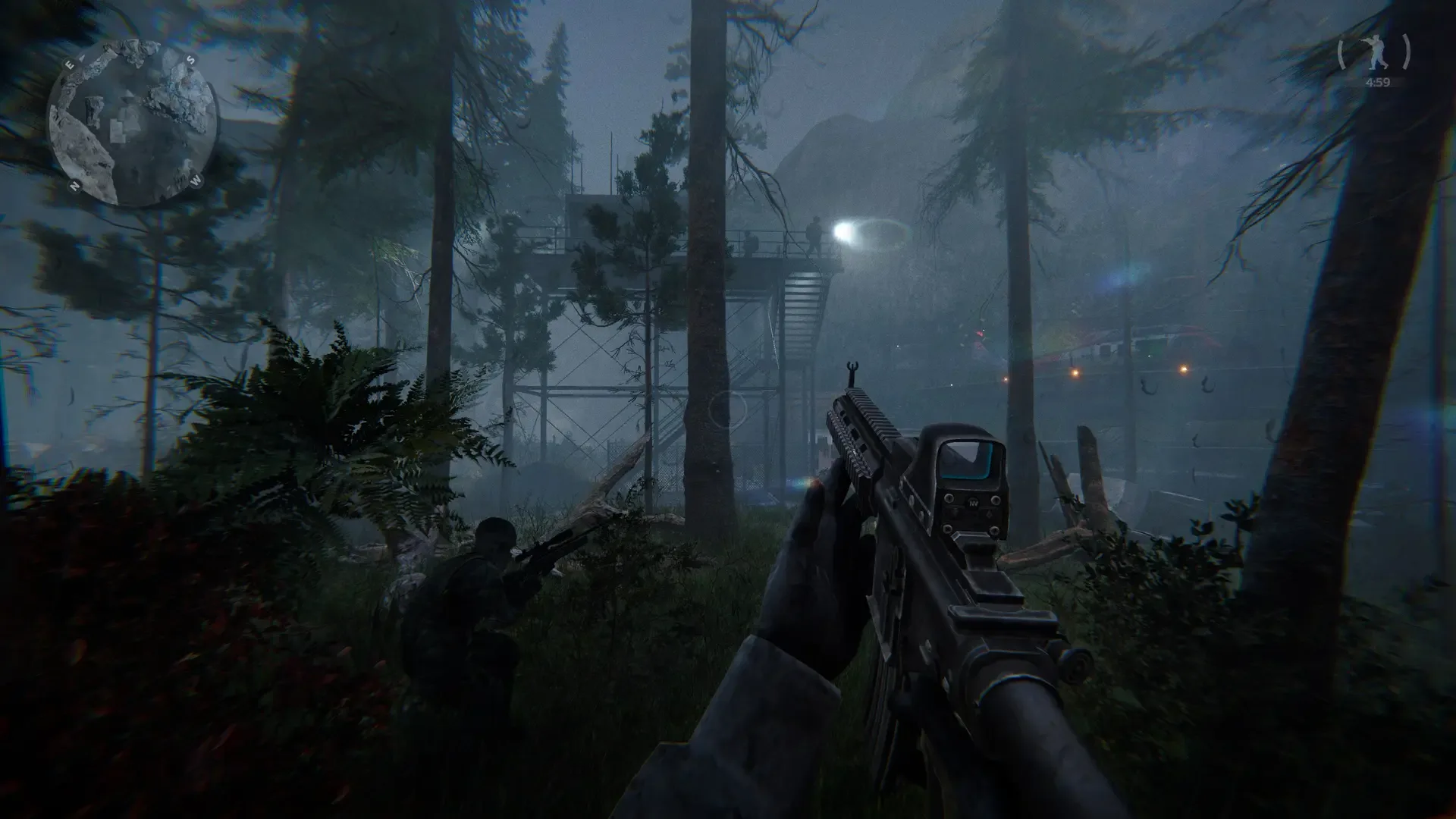Click the weapon's front iron sight post
This screenshot has width=1456, height=819.
[x=852, y=373]
